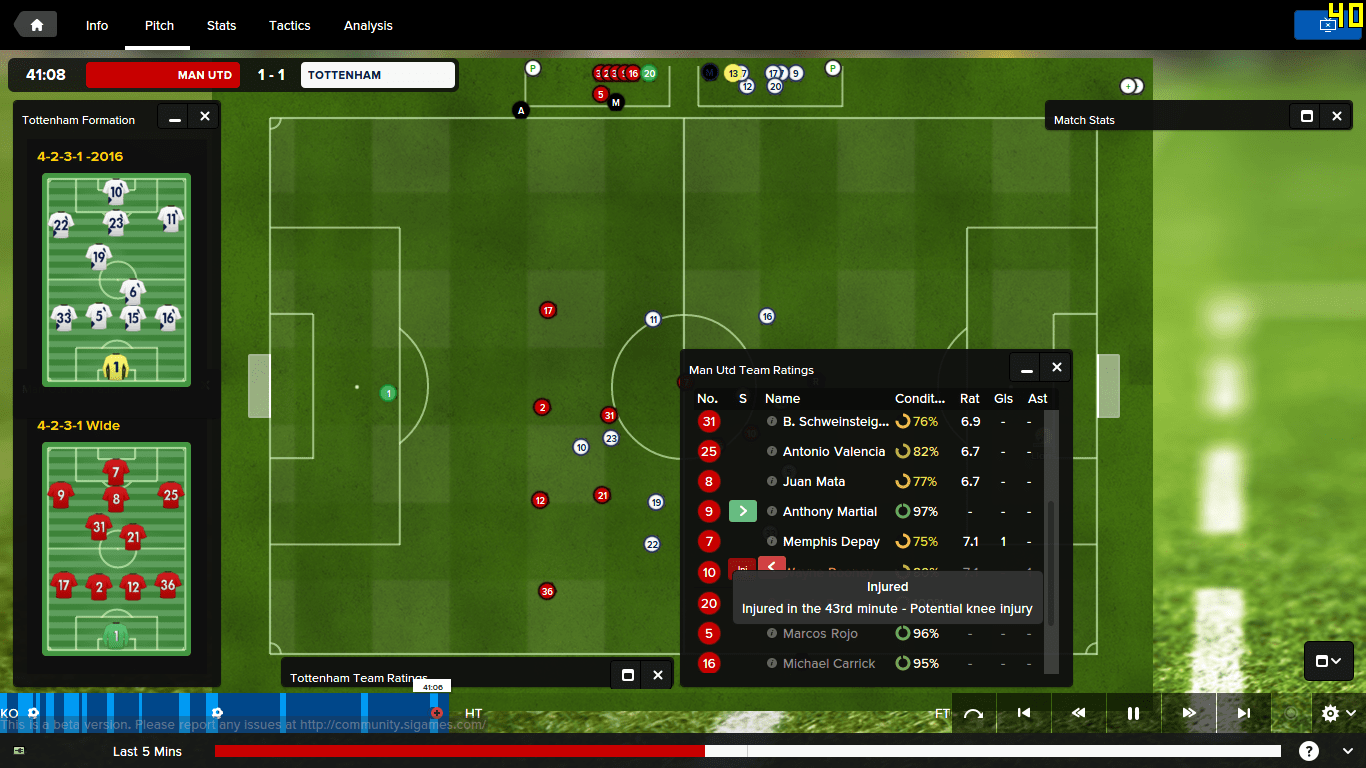Switch to the Stats tab
Viewport: 1366px width, 768px height.
click(x=221, y=25)
